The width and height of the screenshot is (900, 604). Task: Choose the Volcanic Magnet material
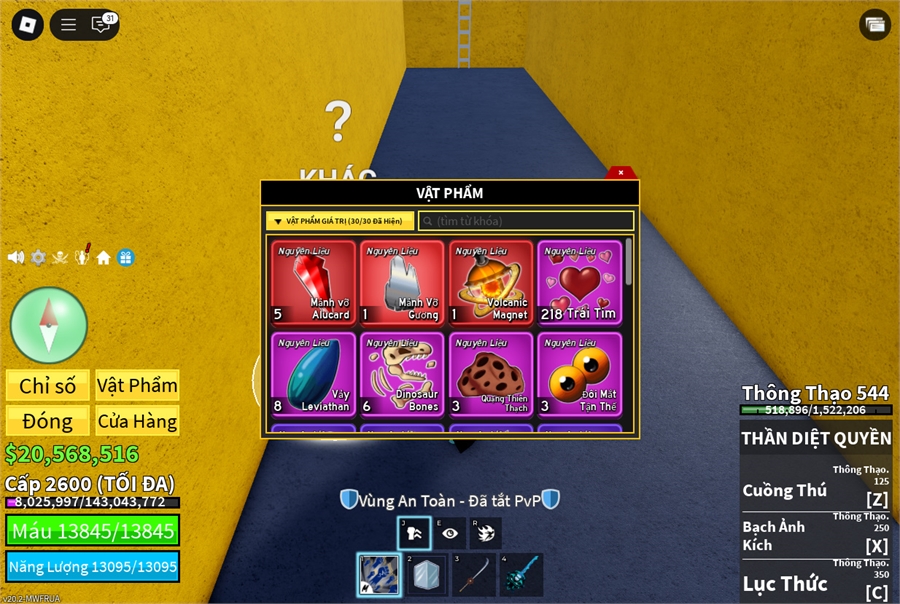coord(491,283)
